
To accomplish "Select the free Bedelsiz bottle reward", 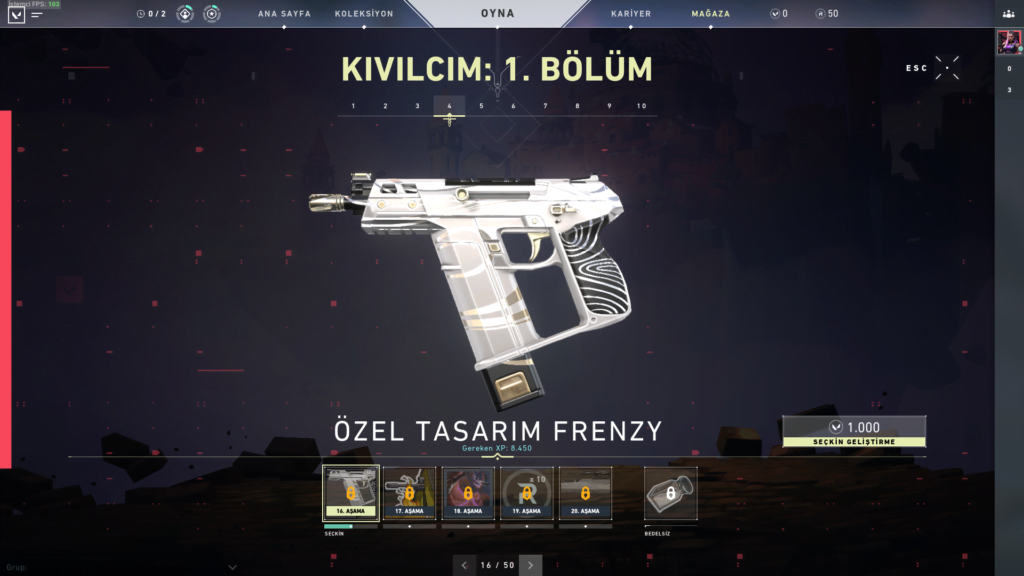I will (x=670, y=493).
